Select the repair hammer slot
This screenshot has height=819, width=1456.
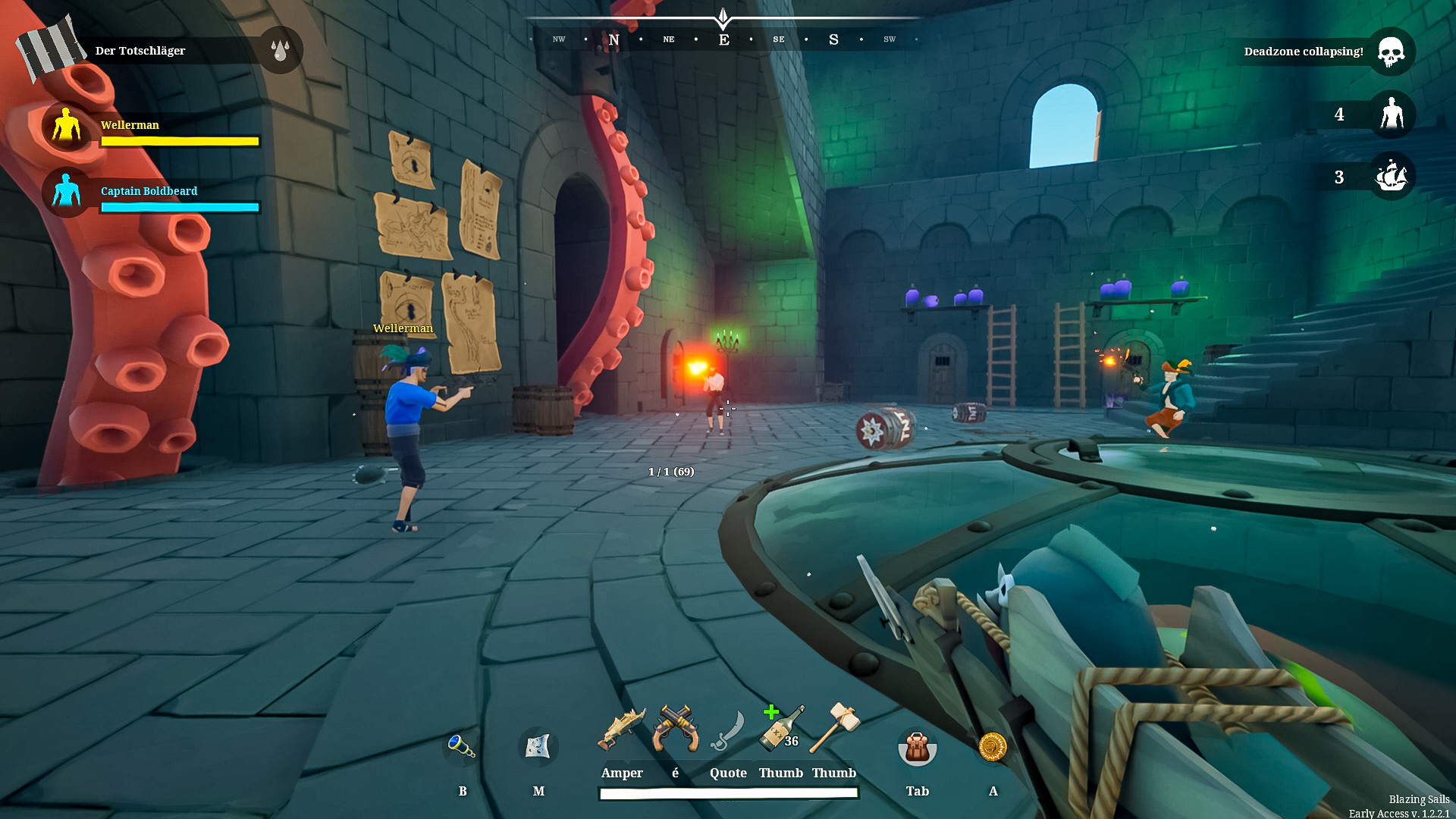click(834, 727)
